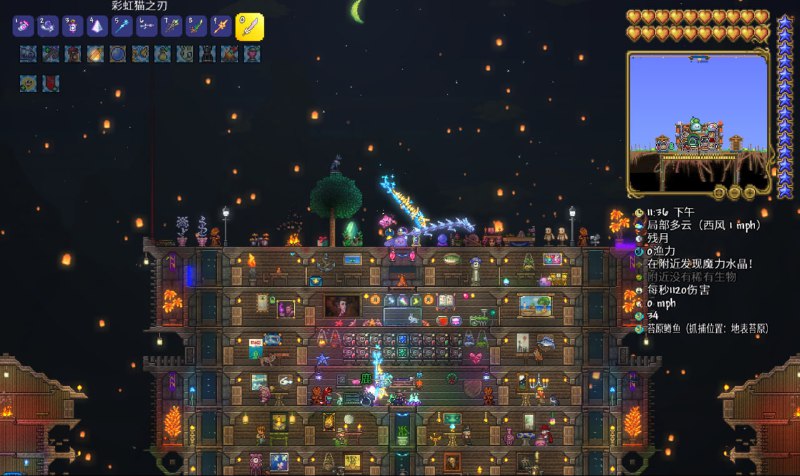Select the Meowmere sword in hotbar slot 0

click(x=249, y=26)
